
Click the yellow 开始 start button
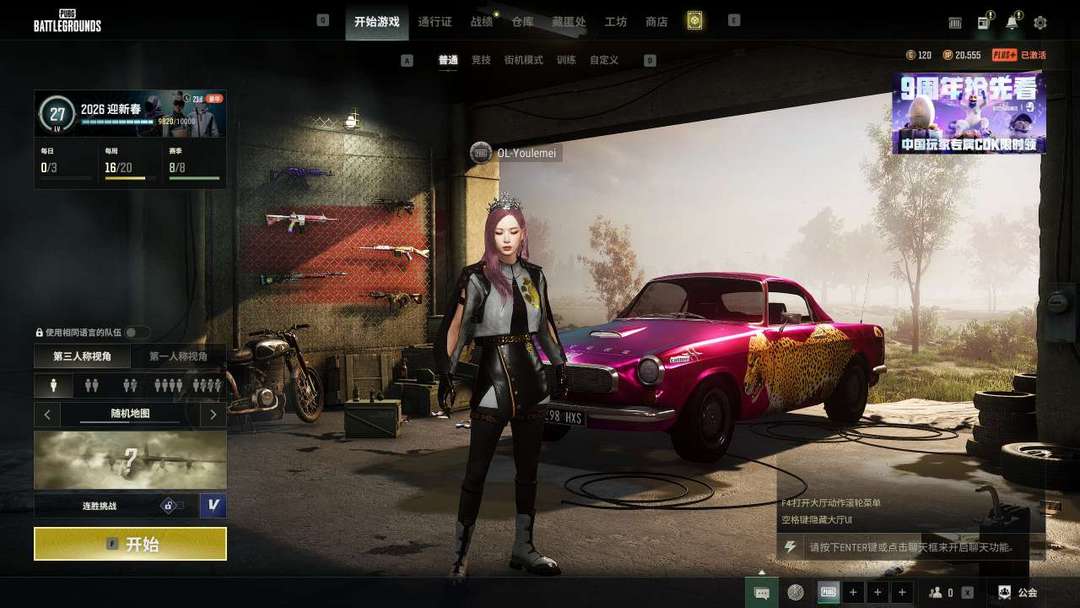[x=130, y=544]
